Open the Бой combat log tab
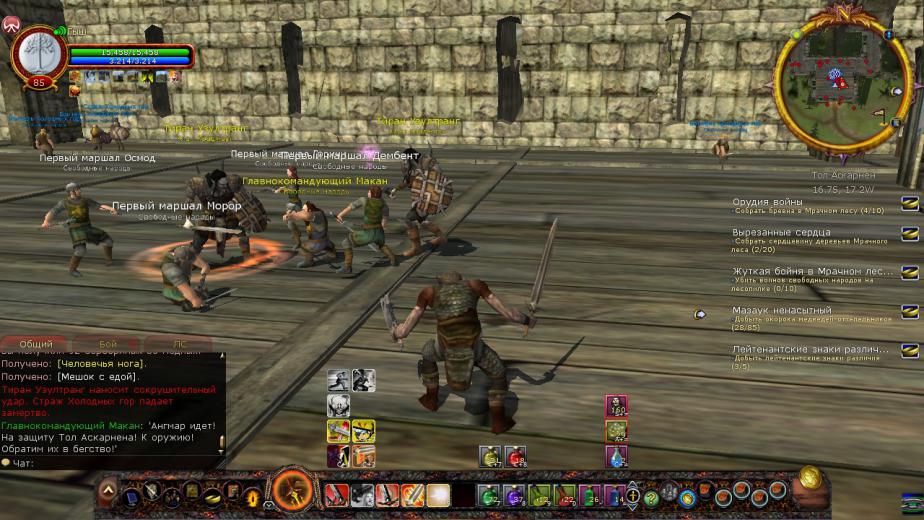Screen dimensions: 924x520 [108, 344]
